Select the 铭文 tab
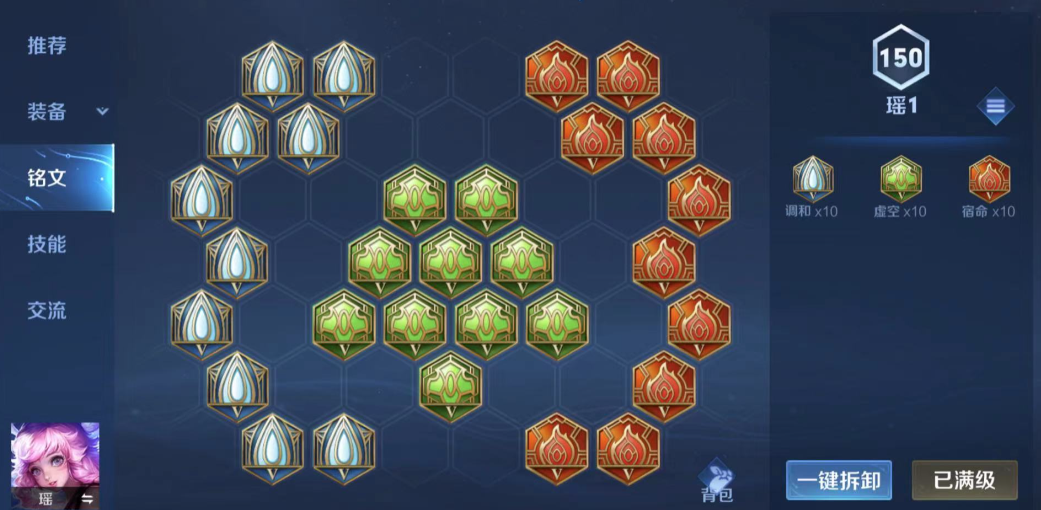This screenshot has height=510, width=1041. point(47,178)
